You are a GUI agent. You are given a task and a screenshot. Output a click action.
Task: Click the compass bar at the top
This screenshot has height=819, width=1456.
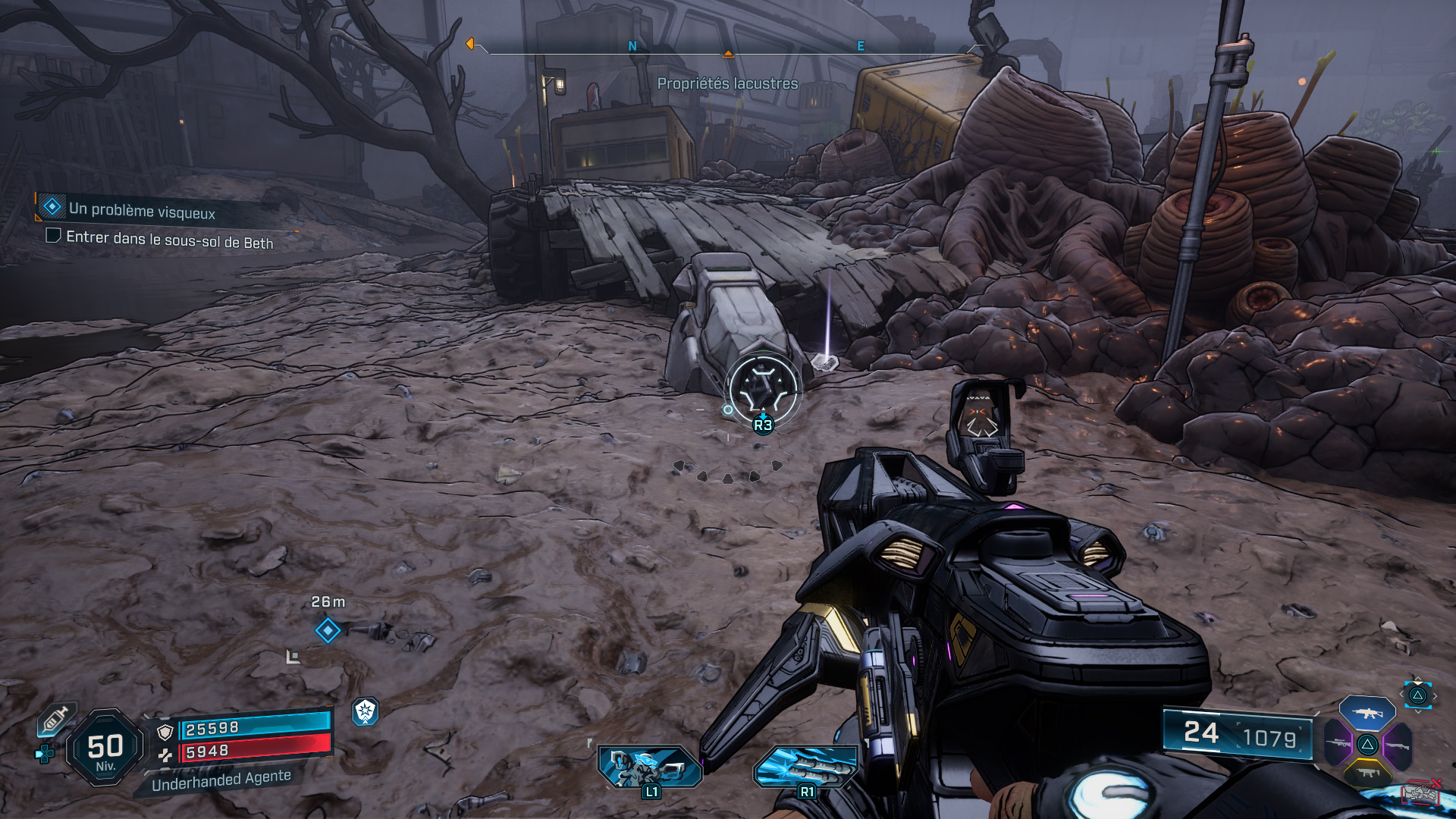click(x=726, y=49)
